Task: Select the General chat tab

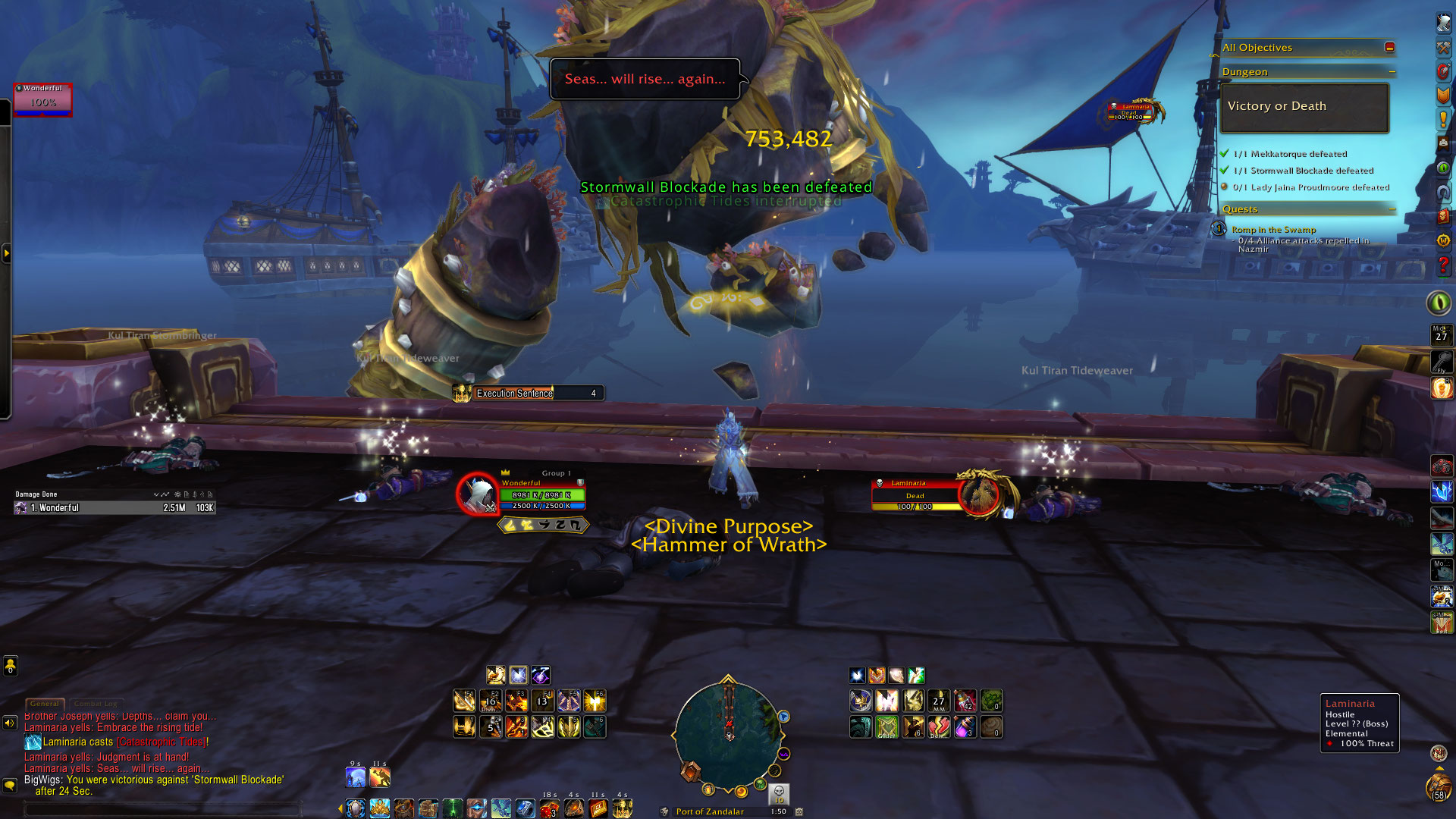Action: (45, 704)
